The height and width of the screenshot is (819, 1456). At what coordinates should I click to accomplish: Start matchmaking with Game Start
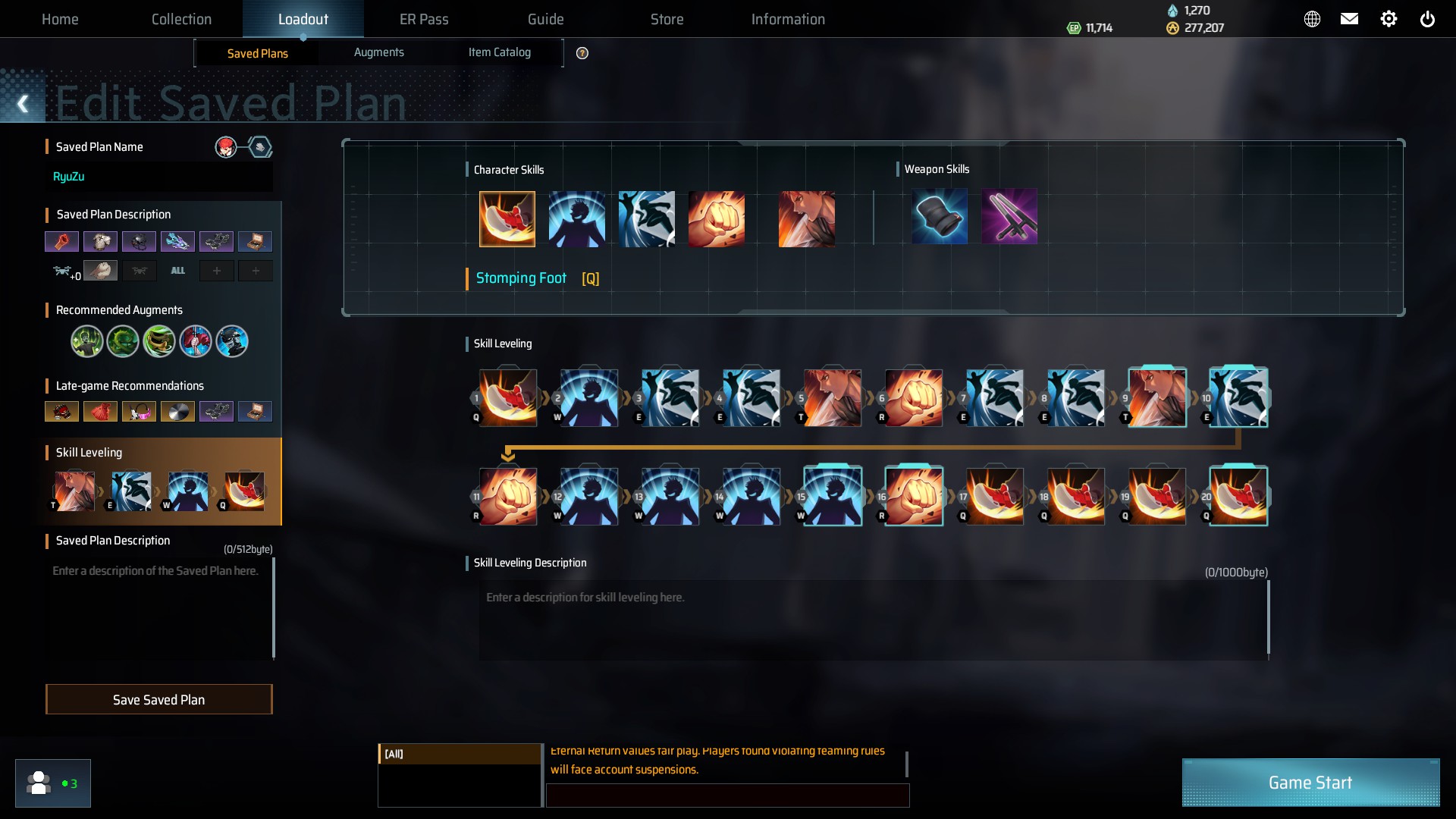[1310, 783]
